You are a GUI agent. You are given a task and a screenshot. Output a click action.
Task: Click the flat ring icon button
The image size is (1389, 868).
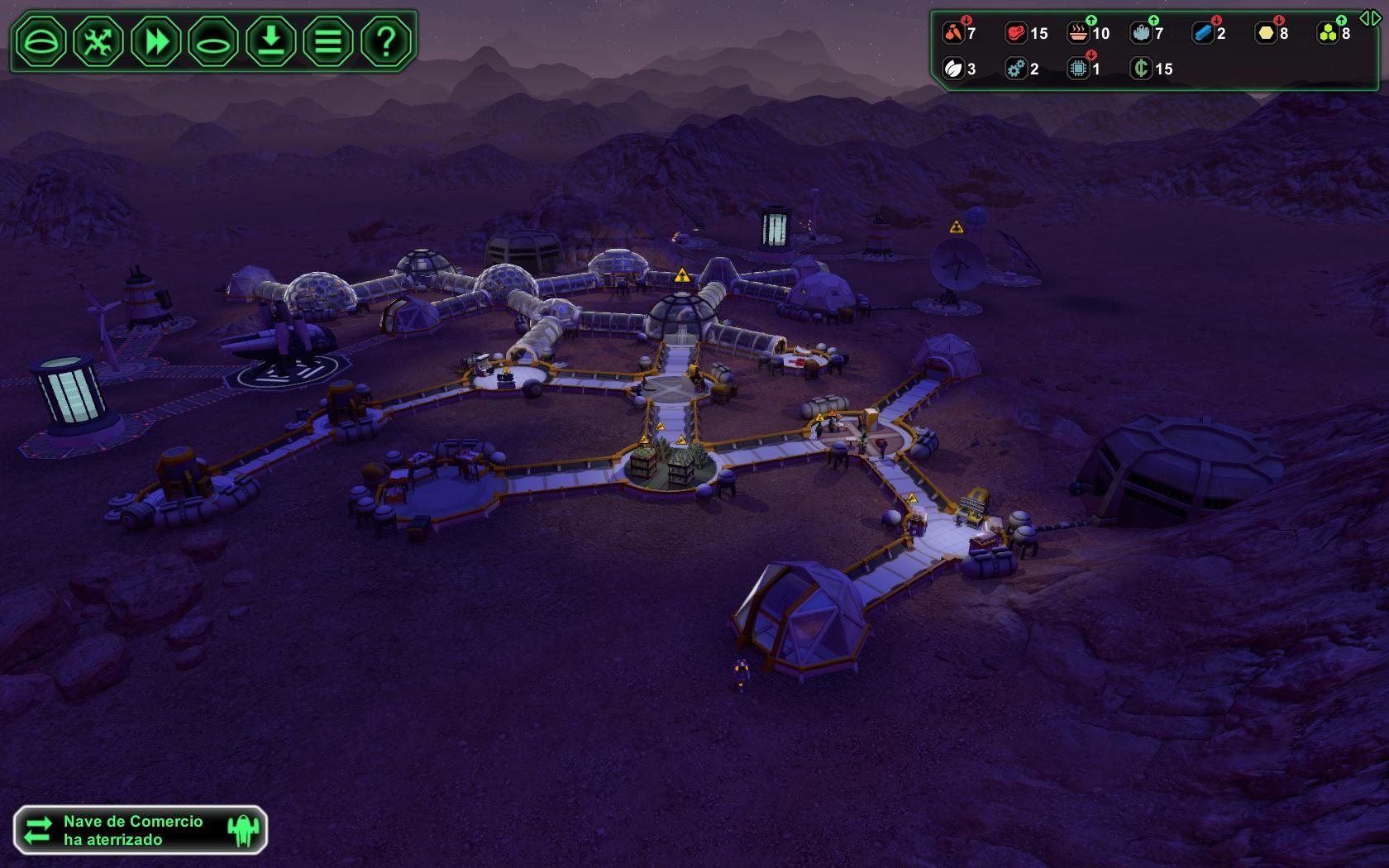[x=213, y=41]
